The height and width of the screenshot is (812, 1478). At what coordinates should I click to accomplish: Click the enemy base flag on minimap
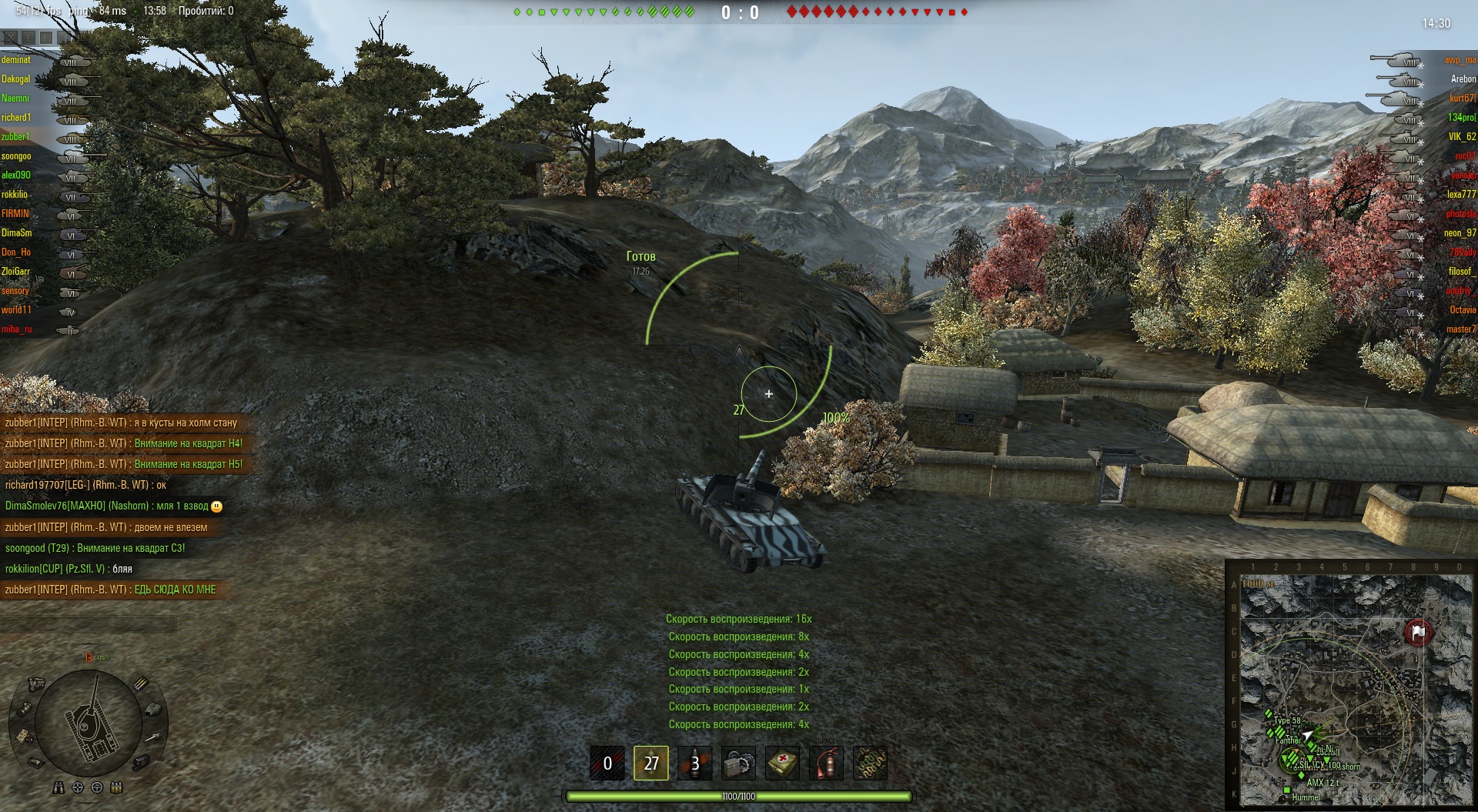[x=1417, y=632]
